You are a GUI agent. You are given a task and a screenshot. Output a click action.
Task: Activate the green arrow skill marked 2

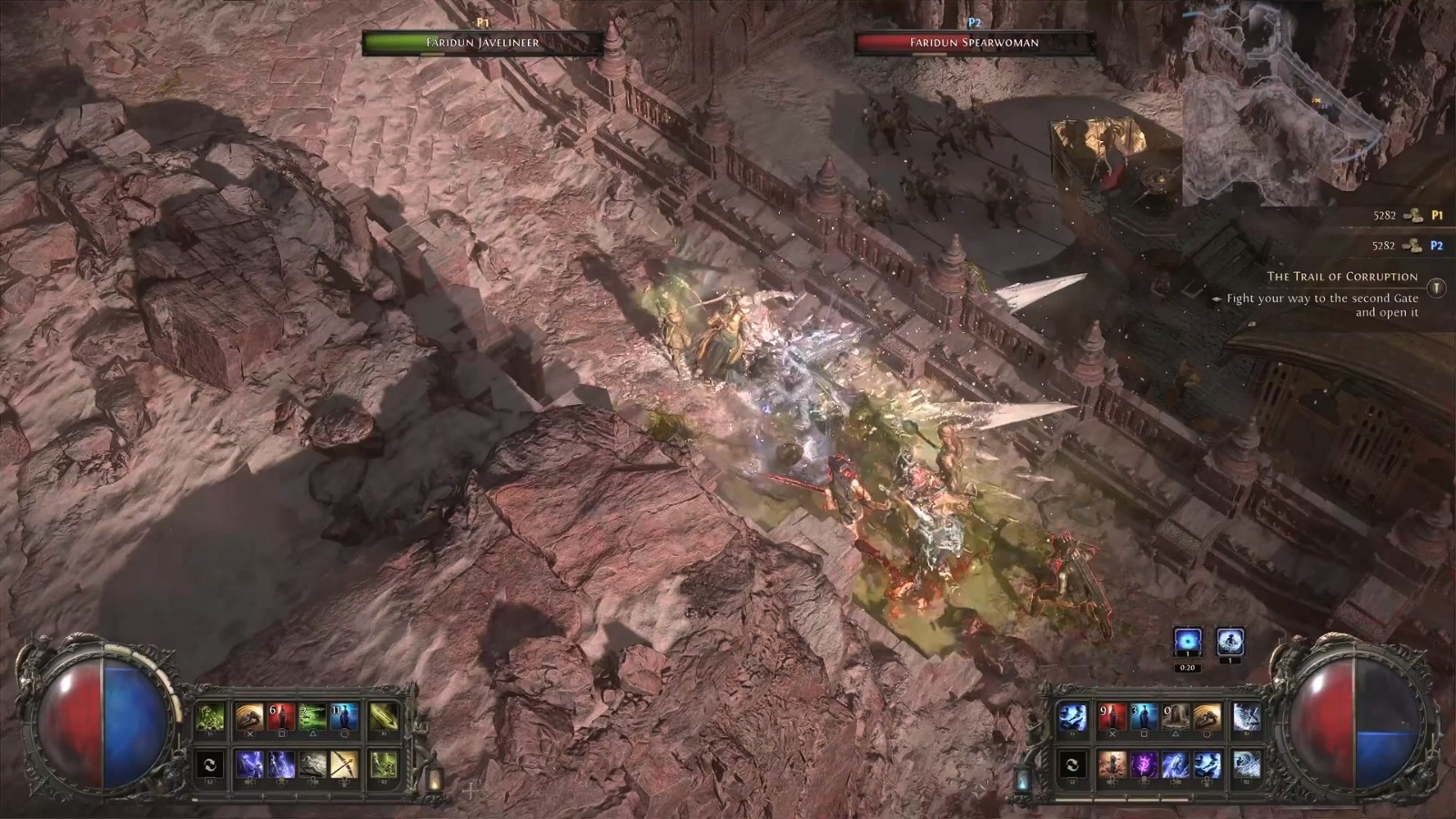click(313, 719)
